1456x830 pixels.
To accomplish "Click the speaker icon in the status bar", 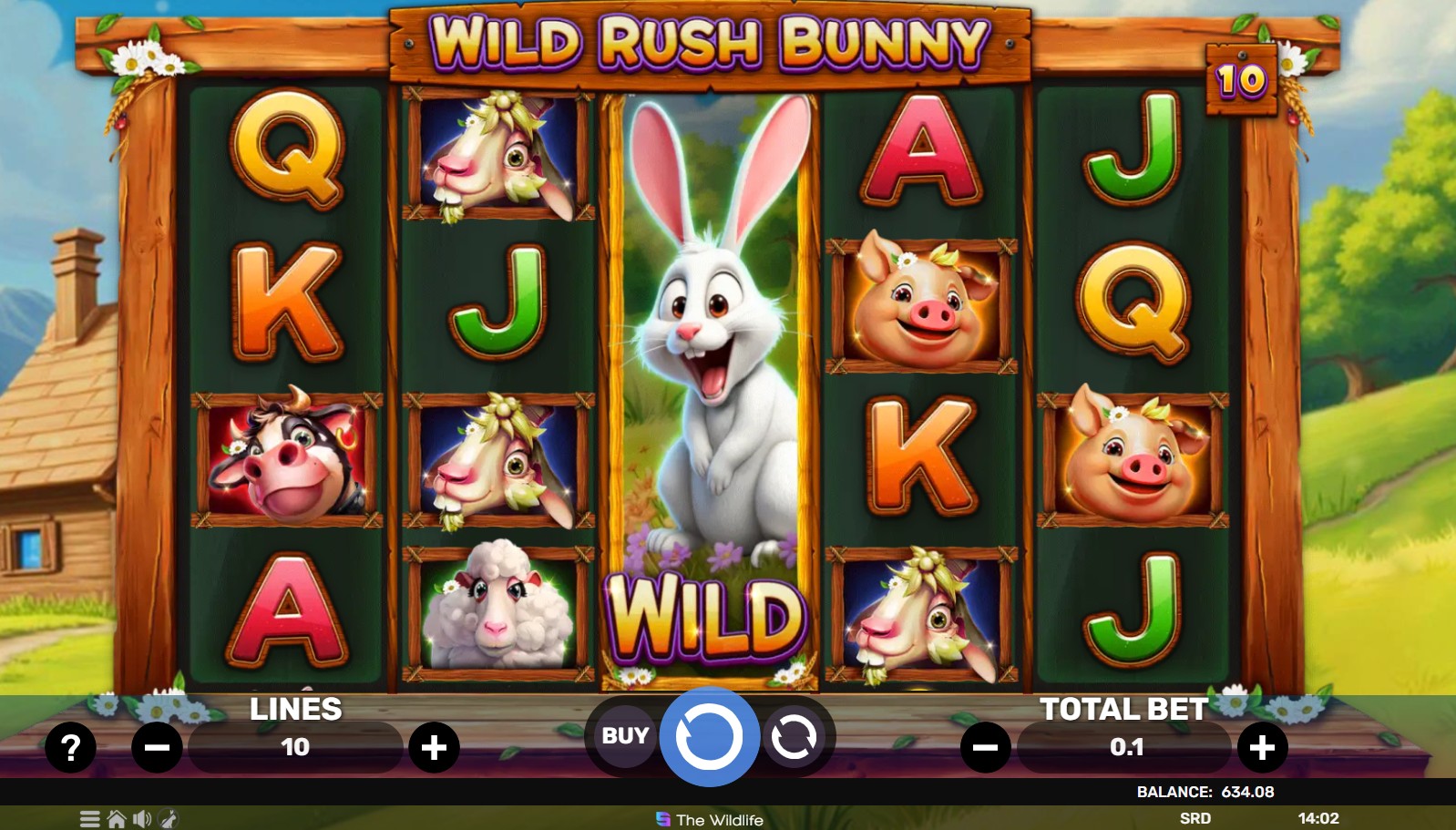I will [x=141, y=819].
